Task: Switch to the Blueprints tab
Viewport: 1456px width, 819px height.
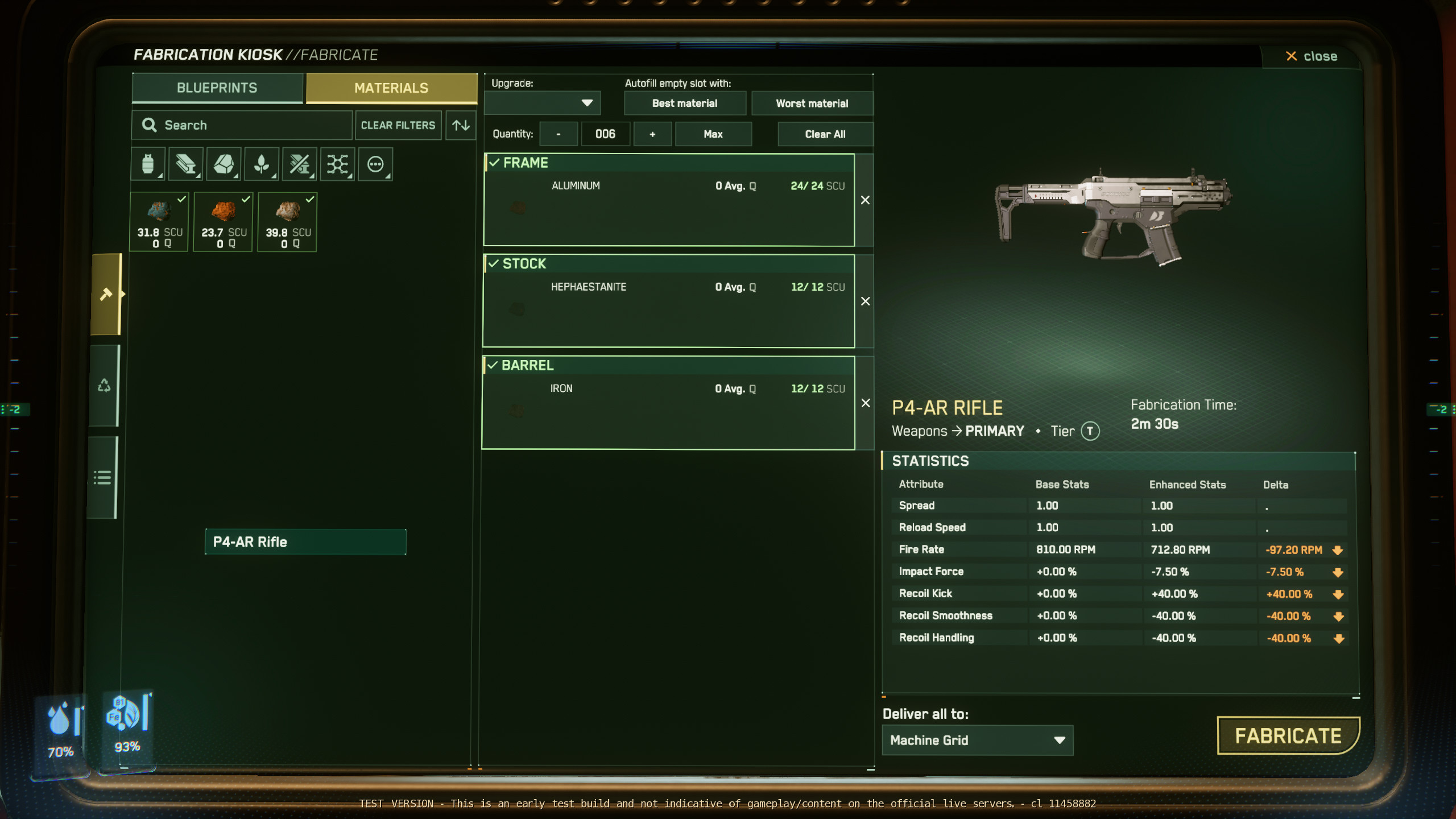Action: (x=217, y=88)
